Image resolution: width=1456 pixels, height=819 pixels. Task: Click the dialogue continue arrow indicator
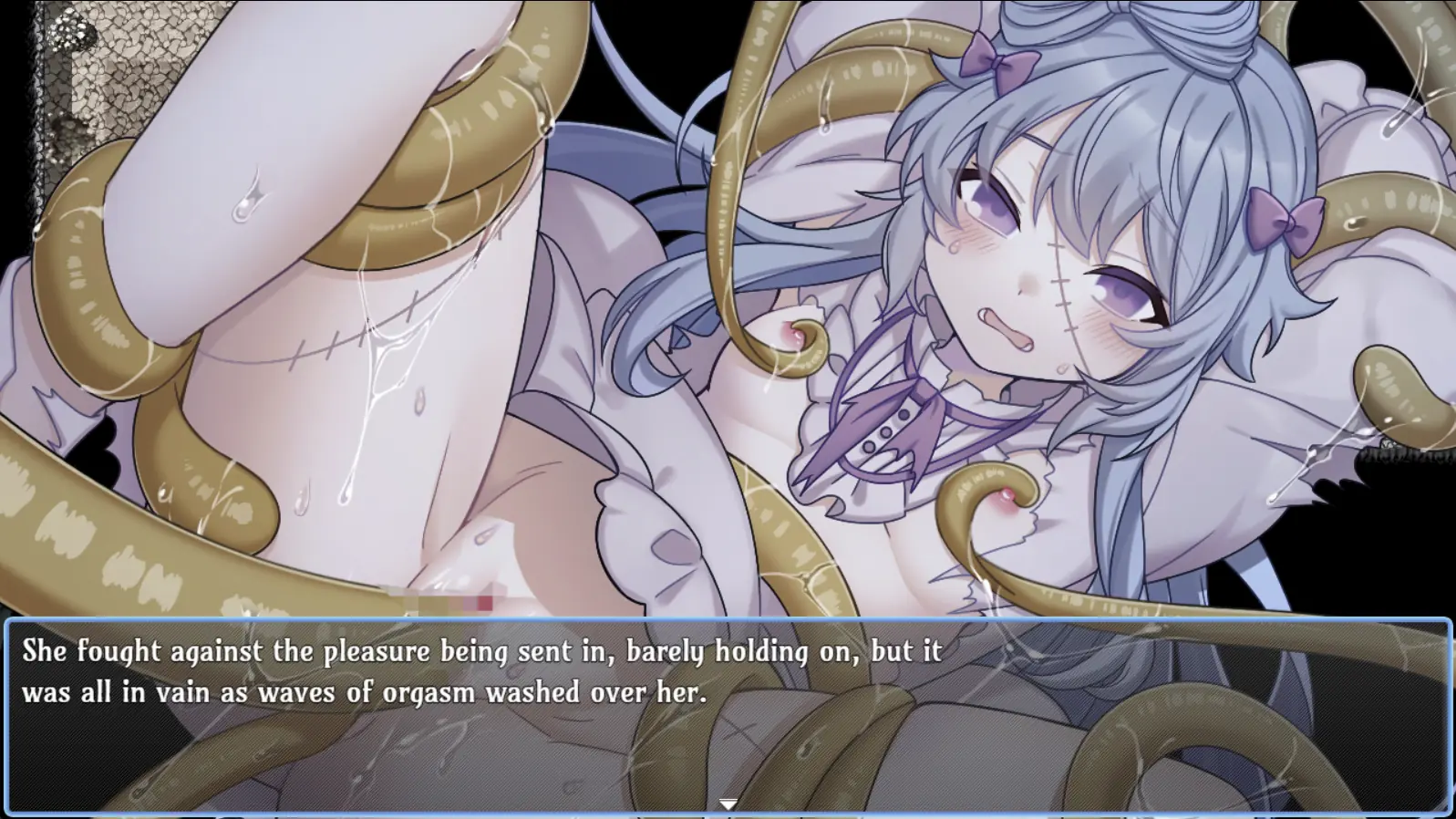728,803
